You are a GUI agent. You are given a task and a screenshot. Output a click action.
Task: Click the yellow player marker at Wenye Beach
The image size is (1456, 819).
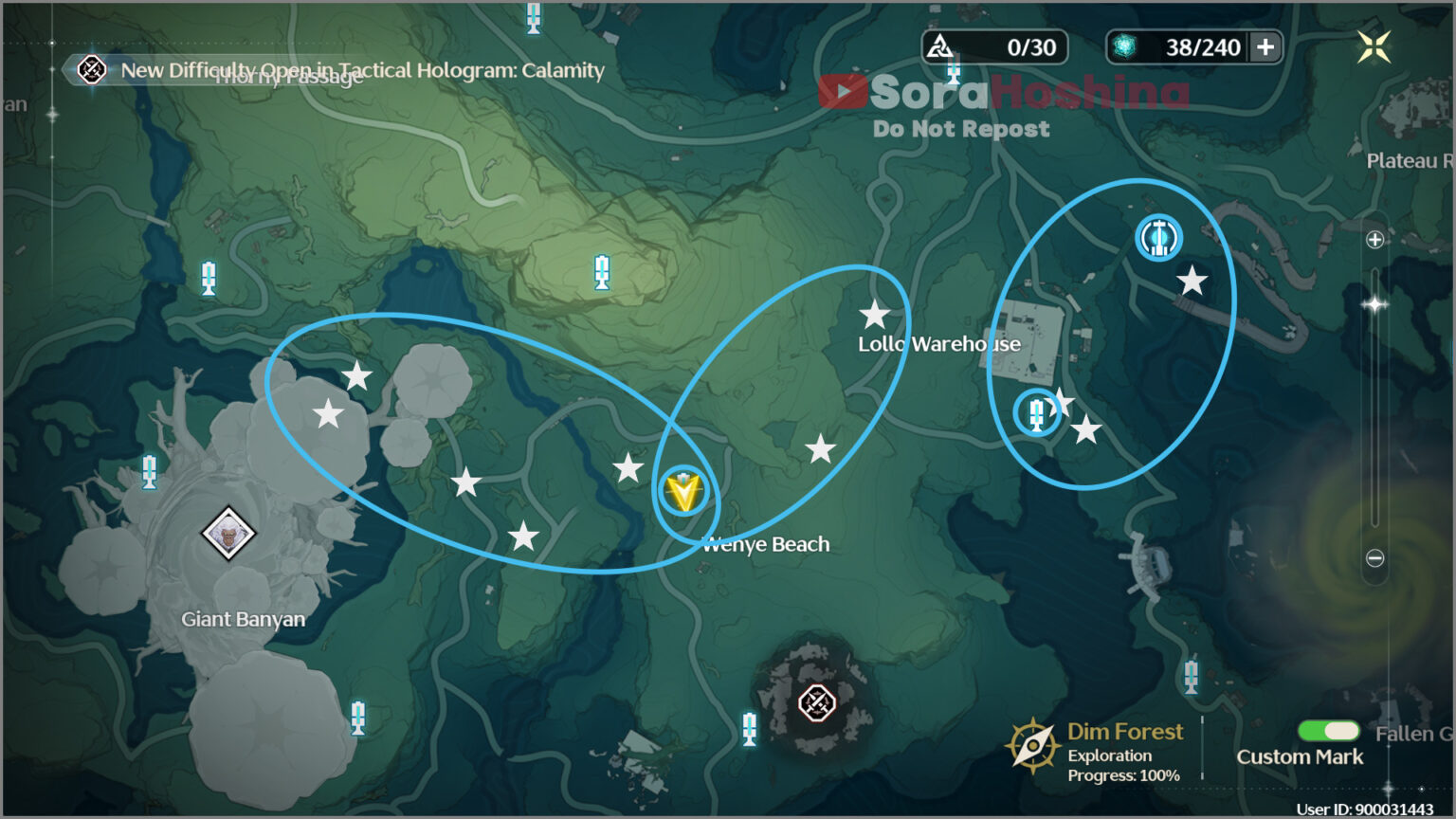pyautogui.click(x=684, y=491)
